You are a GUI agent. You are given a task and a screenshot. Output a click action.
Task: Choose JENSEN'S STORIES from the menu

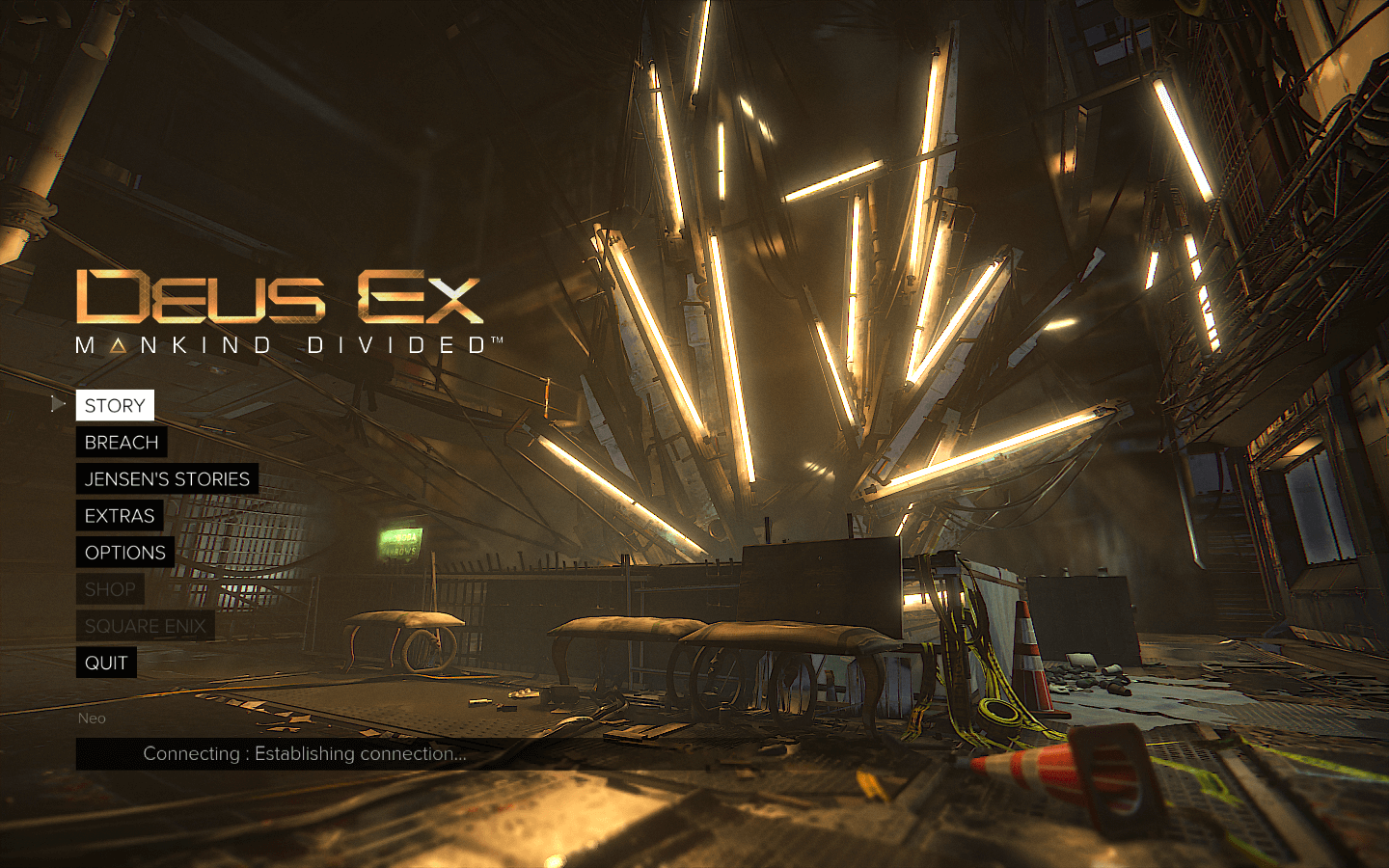pyautogui.click(x=167, y=478)
